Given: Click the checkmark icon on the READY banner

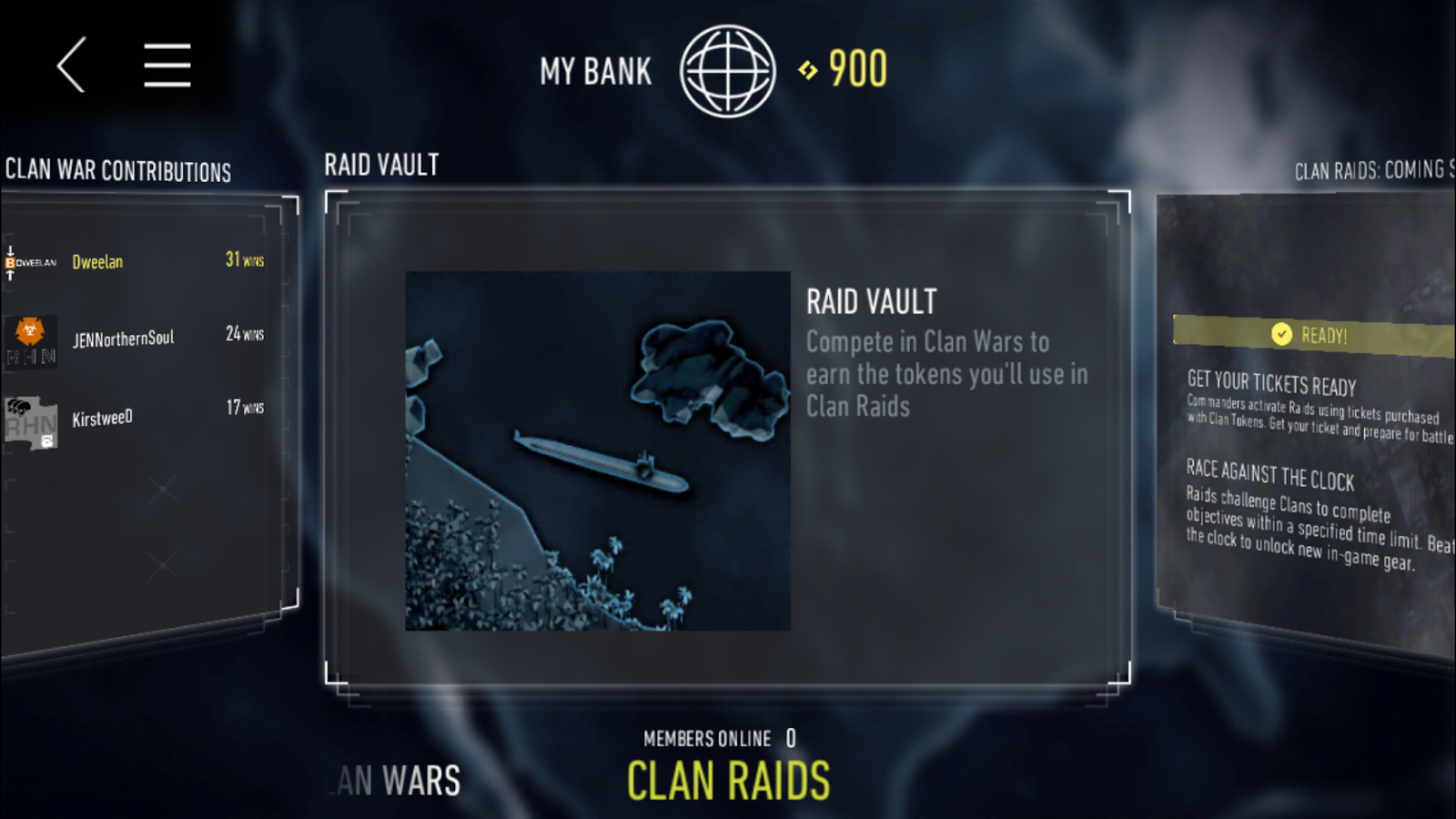Looking at the screenshot, I should 1282,335.
